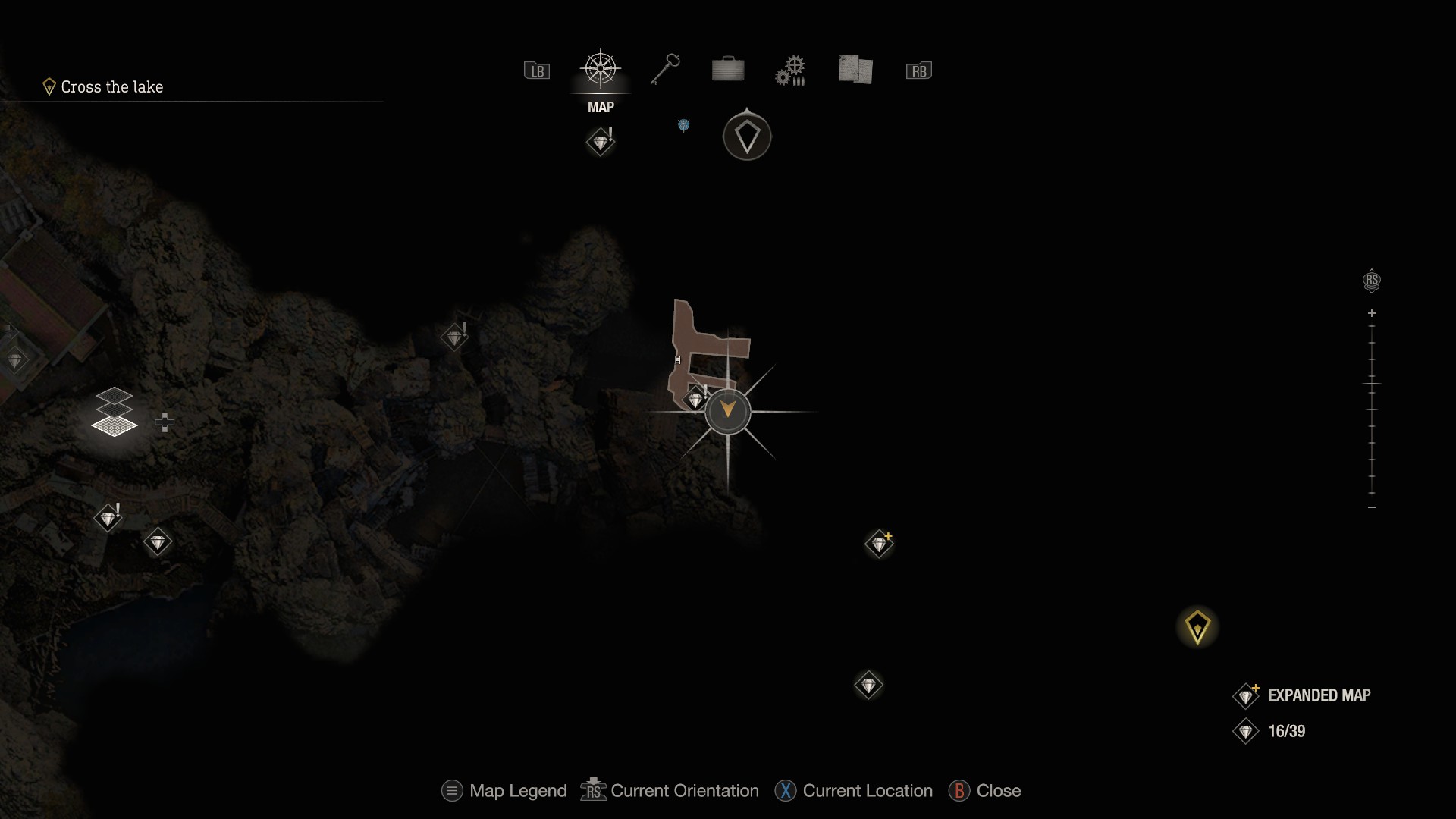
Task: Switch to the files documents tab
Action: click(x=855, y=70)
